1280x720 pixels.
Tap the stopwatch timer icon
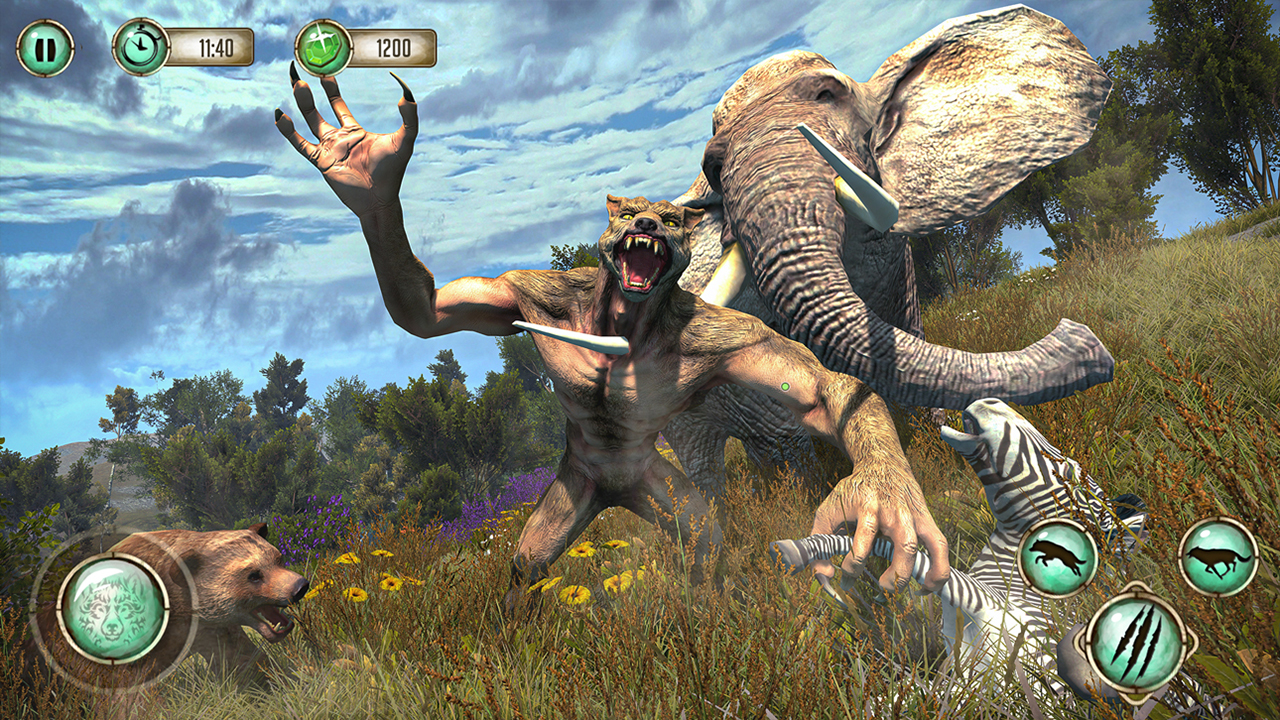pyautogui.click(x=141, y=44)
